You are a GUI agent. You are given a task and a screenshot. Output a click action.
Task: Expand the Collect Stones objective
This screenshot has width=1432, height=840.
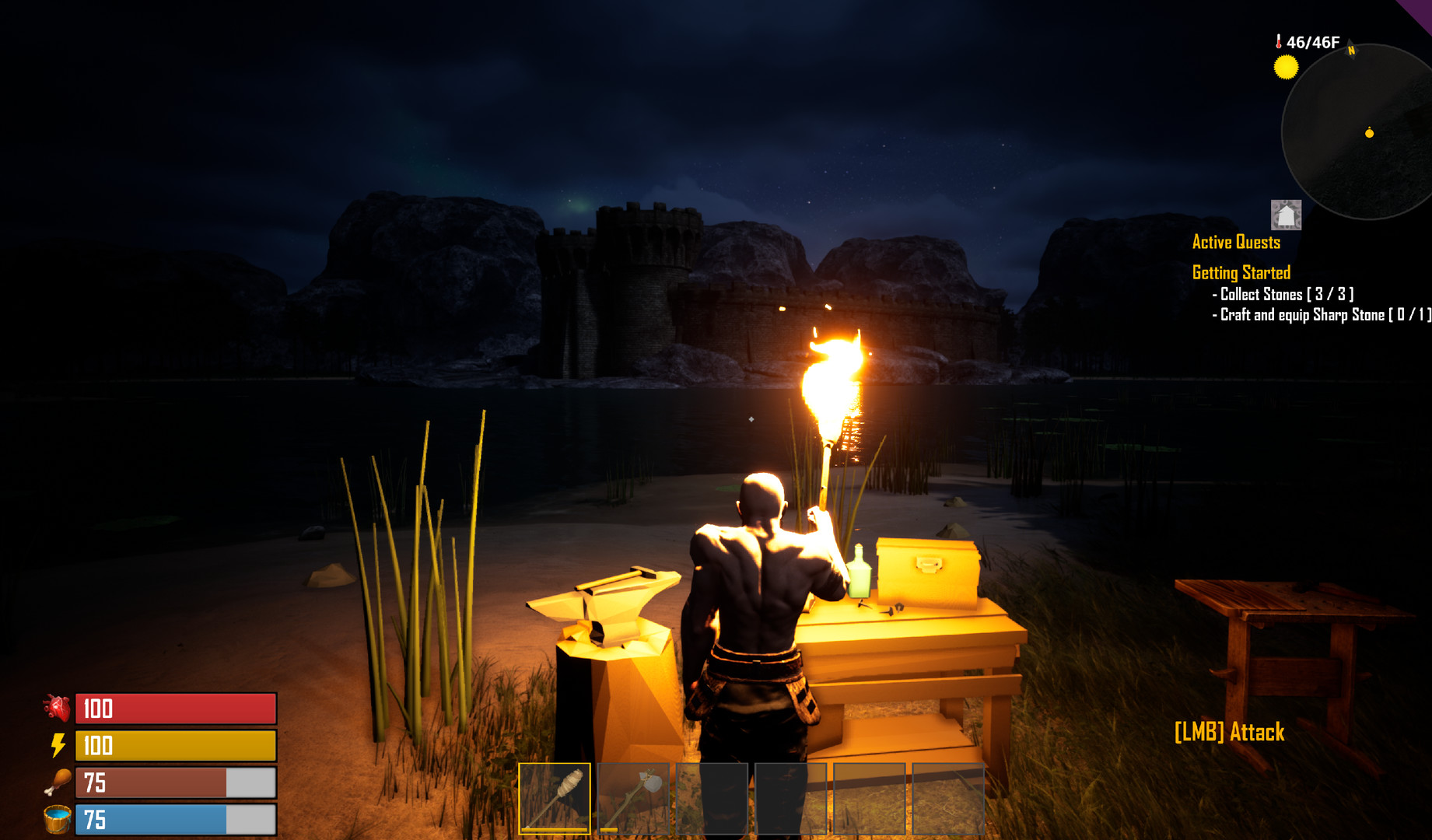pyautogui.click(x=1283, y=294)
